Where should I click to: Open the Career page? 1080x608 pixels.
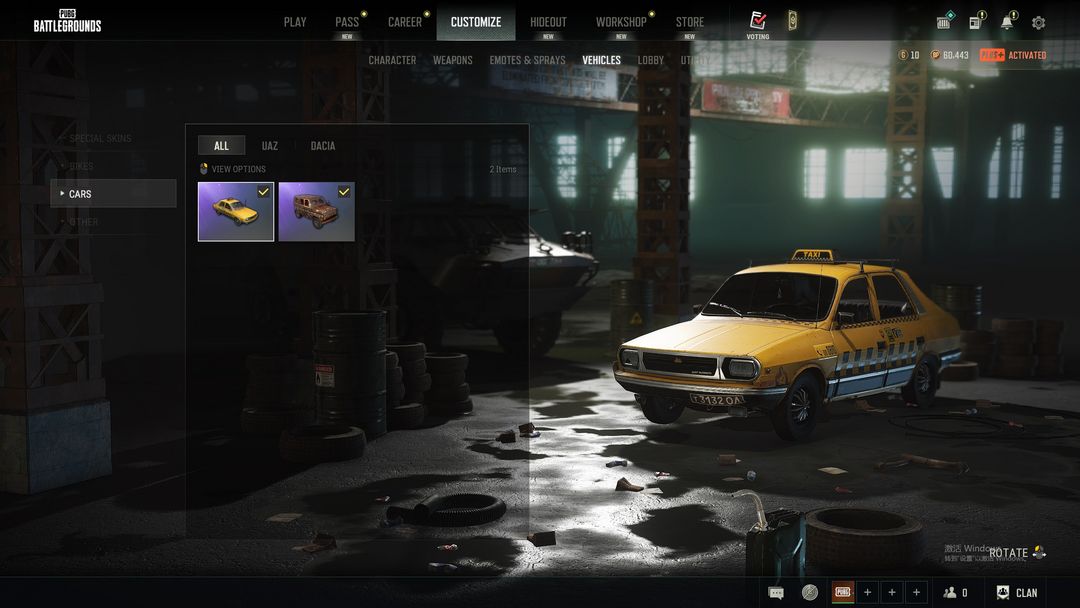[405, 22]
